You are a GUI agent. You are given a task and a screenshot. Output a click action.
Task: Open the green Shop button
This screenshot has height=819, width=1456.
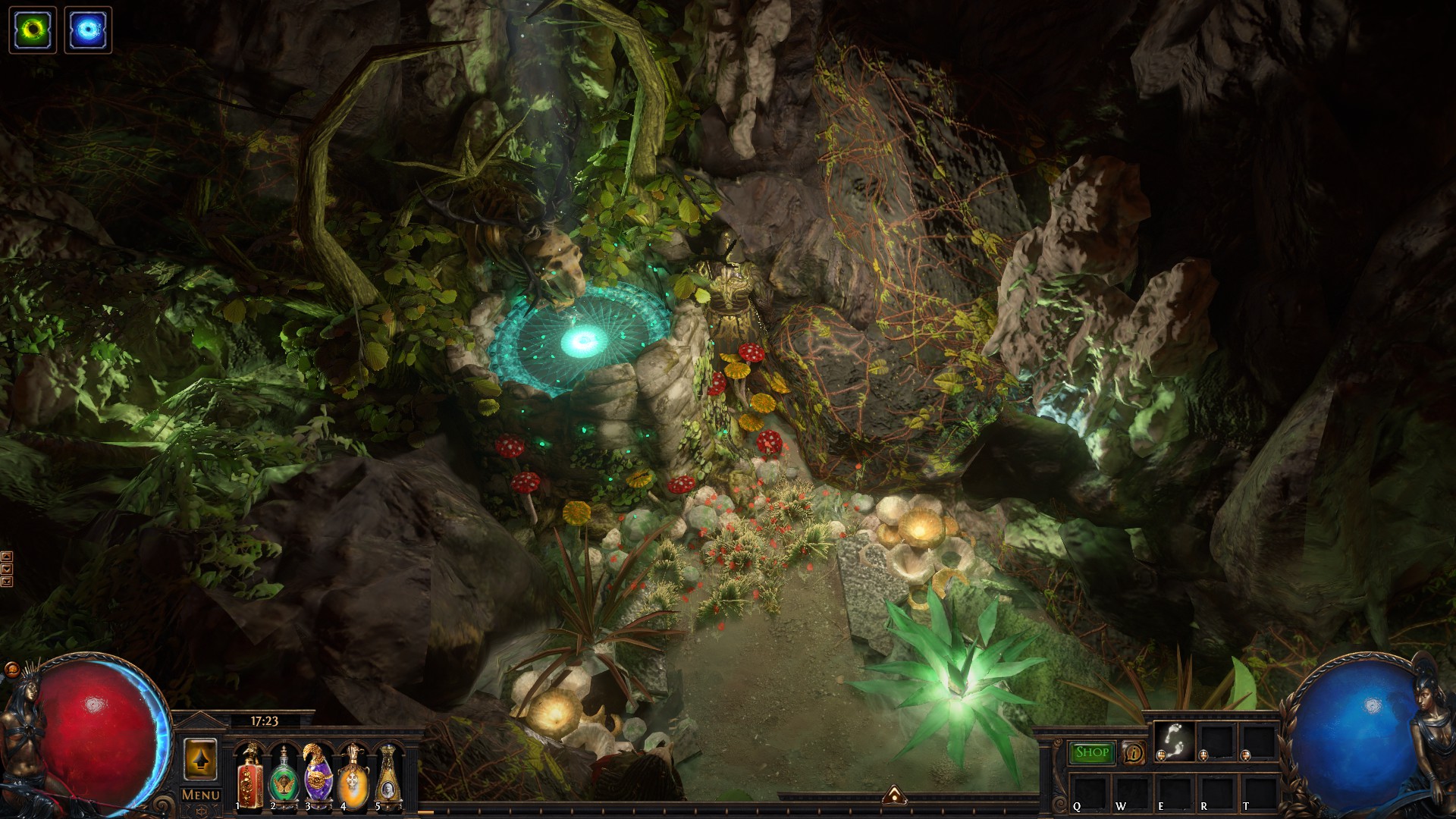[x=1091, y=752]
